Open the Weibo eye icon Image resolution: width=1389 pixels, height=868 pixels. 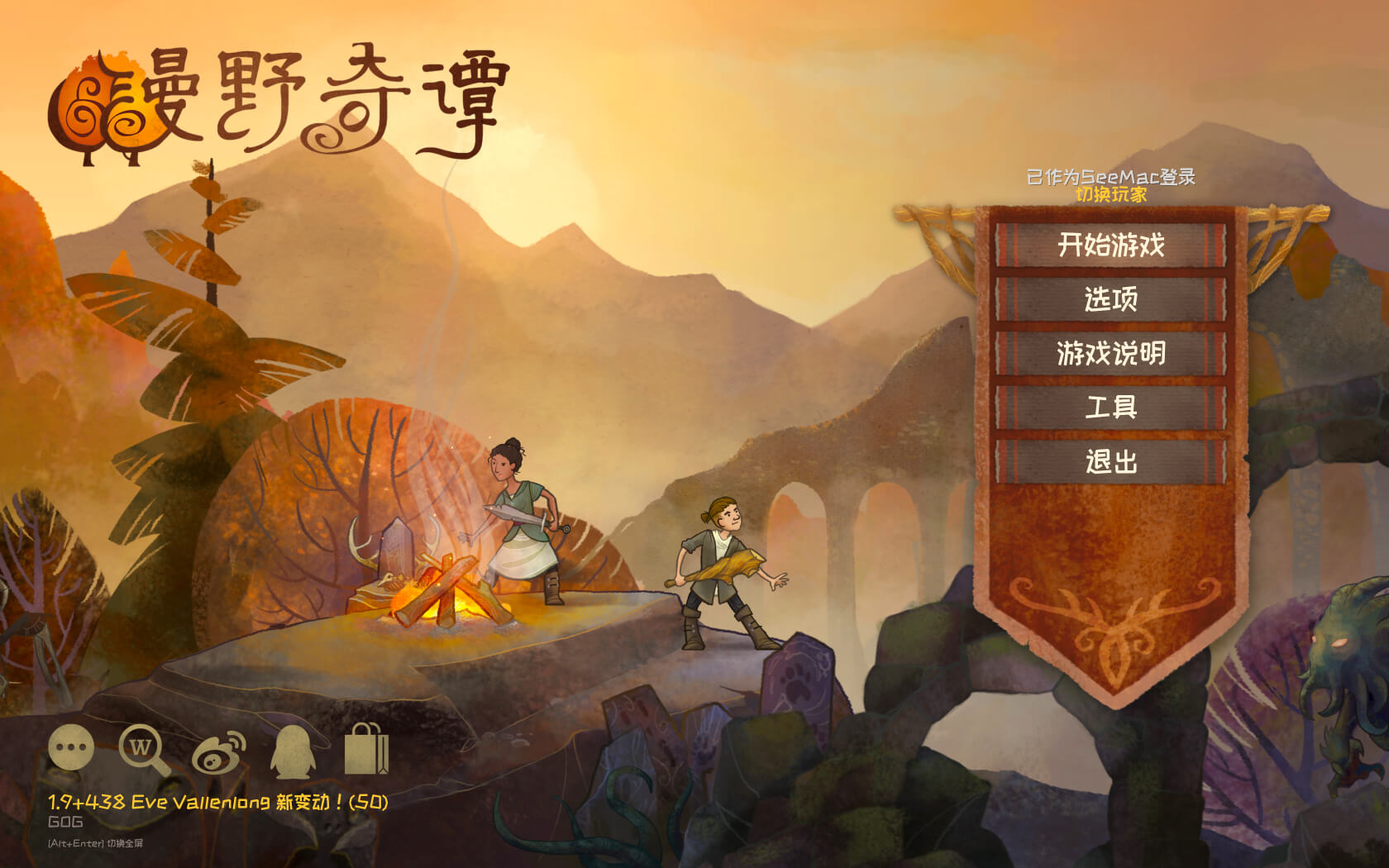(219, 752)
